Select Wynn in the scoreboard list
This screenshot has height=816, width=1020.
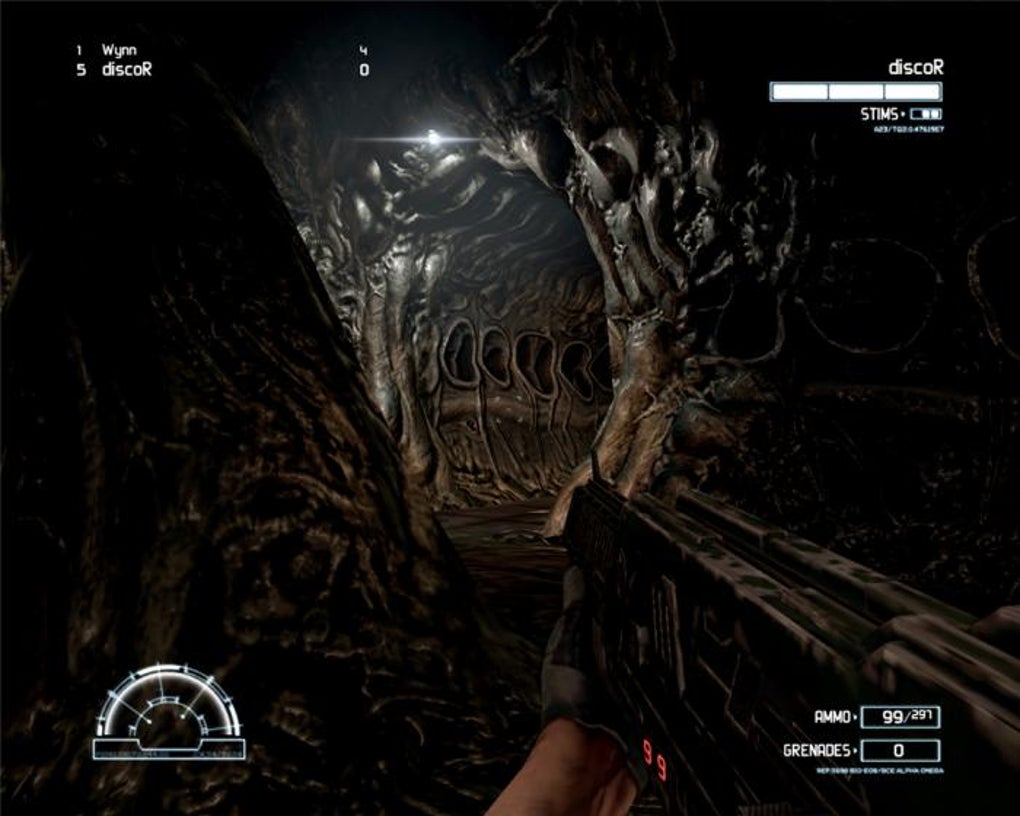pyautogui.click(x=119, y=49)
